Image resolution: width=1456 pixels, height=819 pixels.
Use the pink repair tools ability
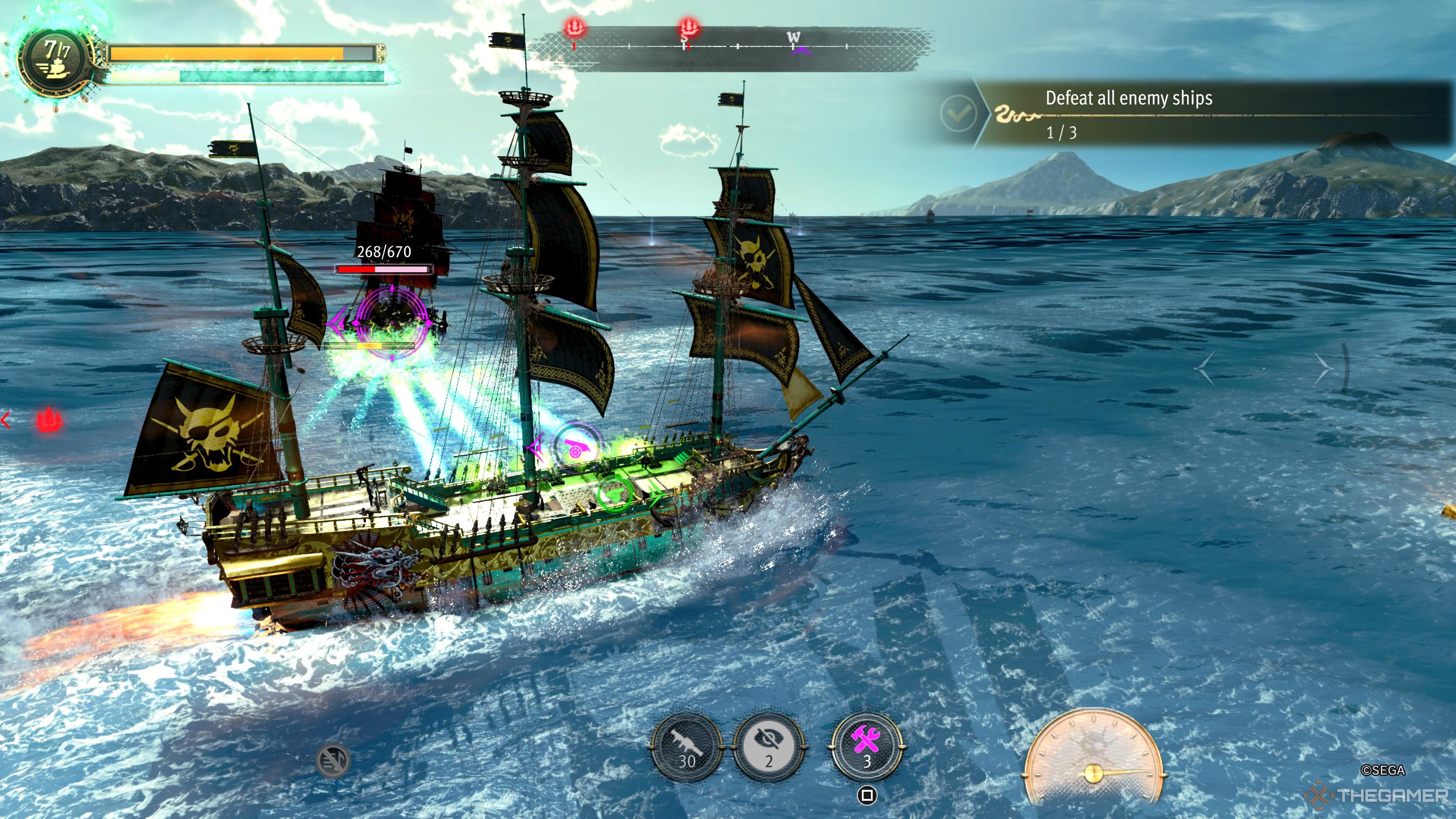coord(866,747)
